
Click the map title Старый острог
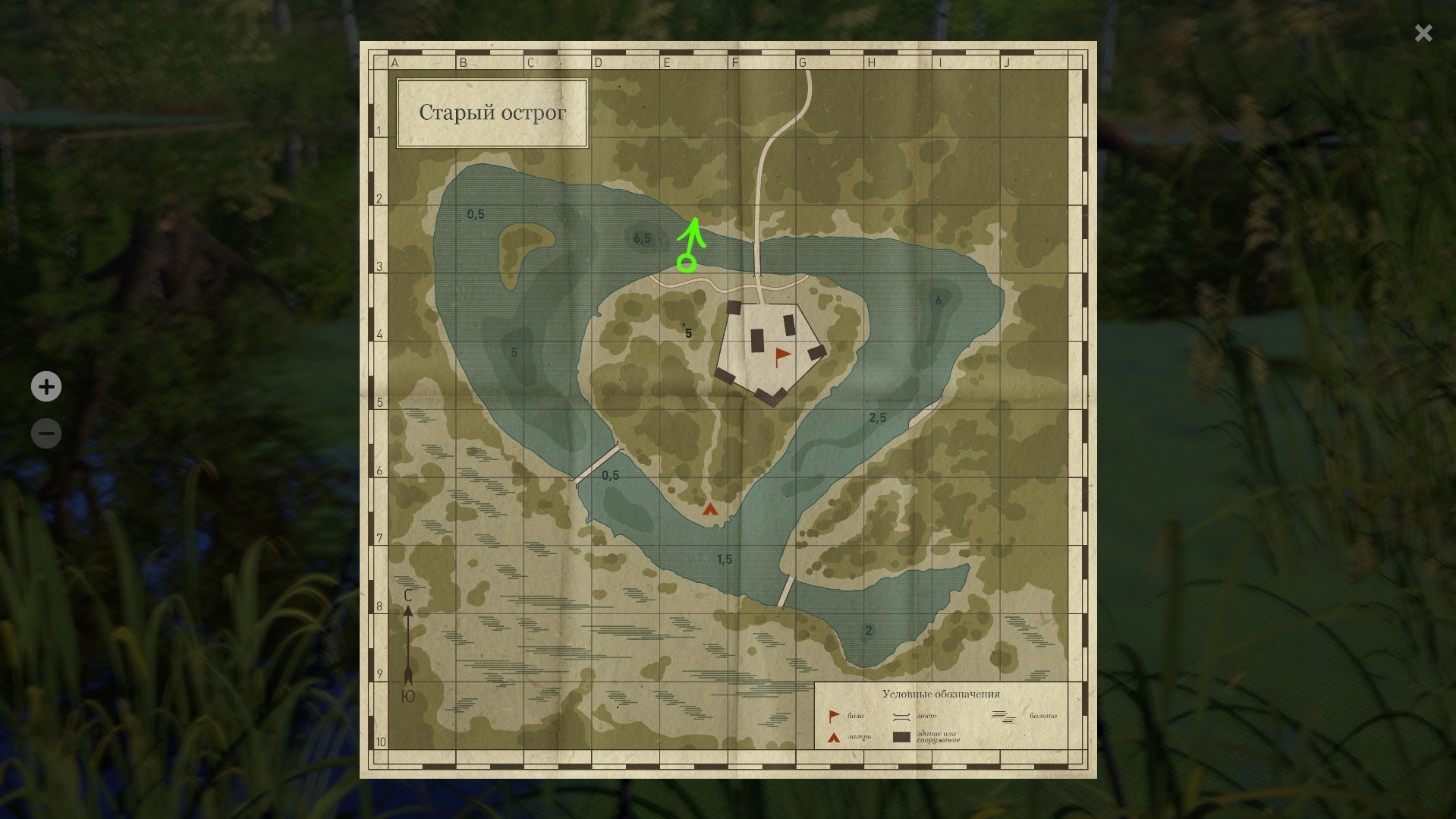point(492,112)
